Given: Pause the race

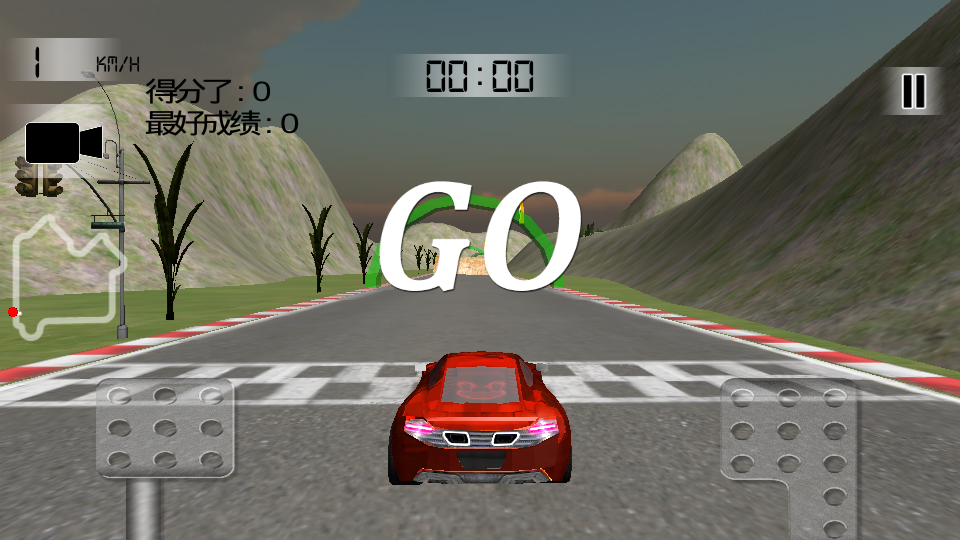Looking at the screenshot, I should click(x=913, y=91).
